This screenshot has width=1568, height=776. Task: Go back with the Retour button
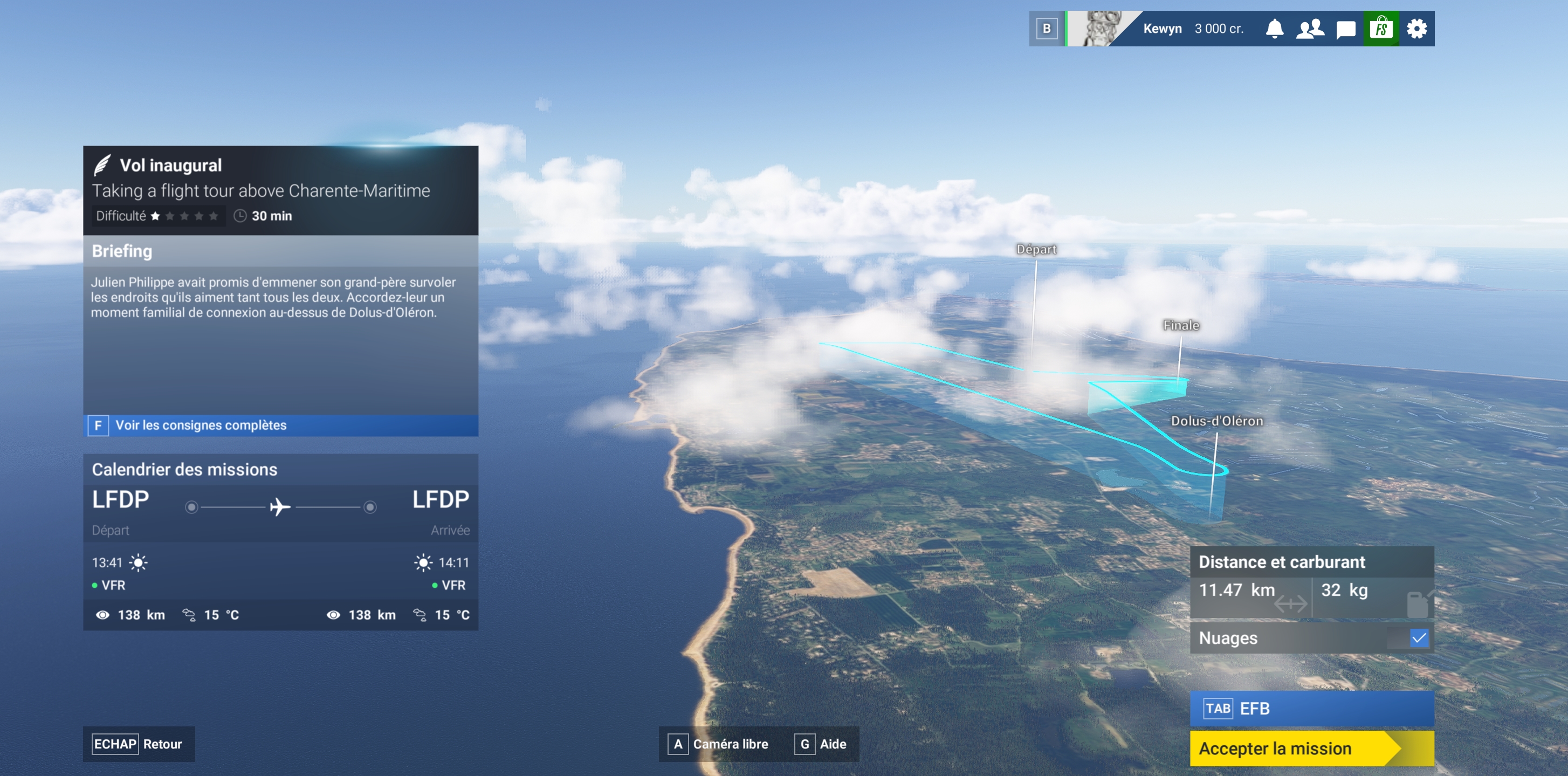(138, 744)
